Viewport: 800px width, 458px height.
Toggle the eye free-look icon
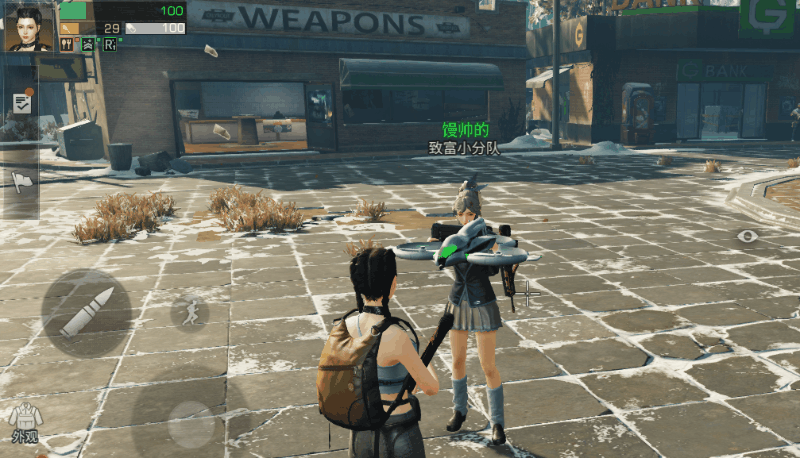pos(748,236)
